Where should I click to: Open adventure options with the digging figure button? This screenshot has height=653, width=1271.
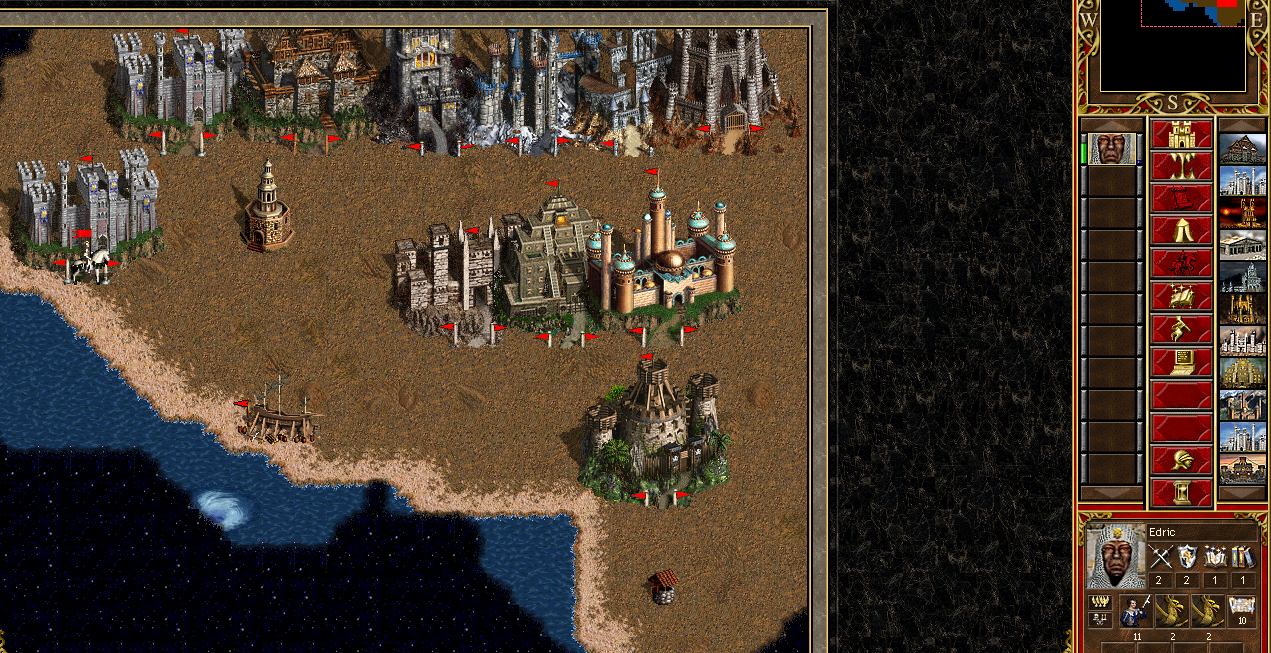1181,330
